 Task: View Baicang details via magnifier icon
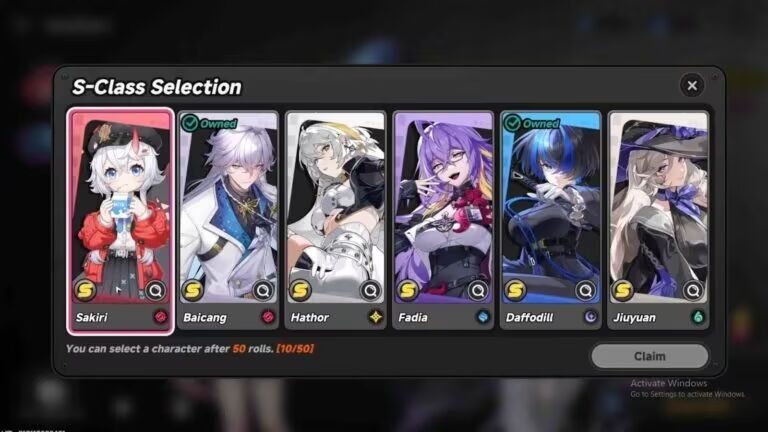[x=263, y=290]
